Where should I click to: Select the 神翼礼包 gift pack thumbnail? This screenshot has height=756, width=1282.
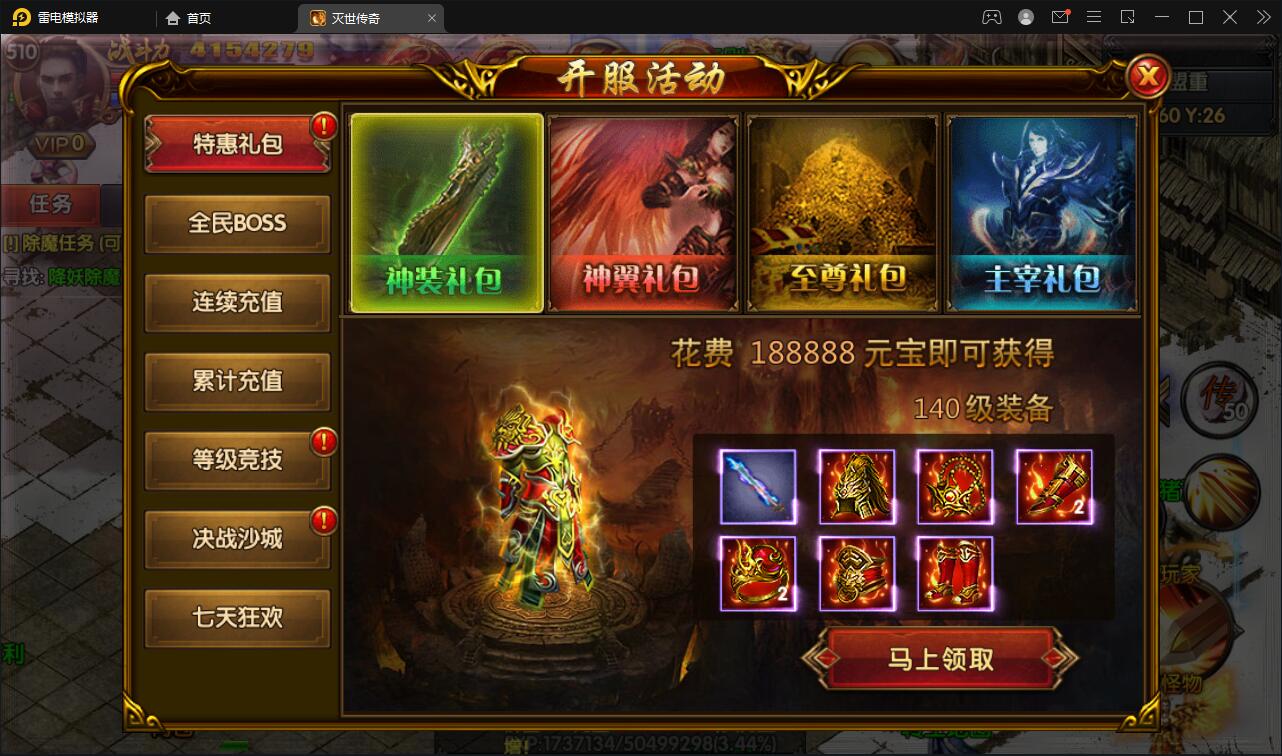click(643, 211)
